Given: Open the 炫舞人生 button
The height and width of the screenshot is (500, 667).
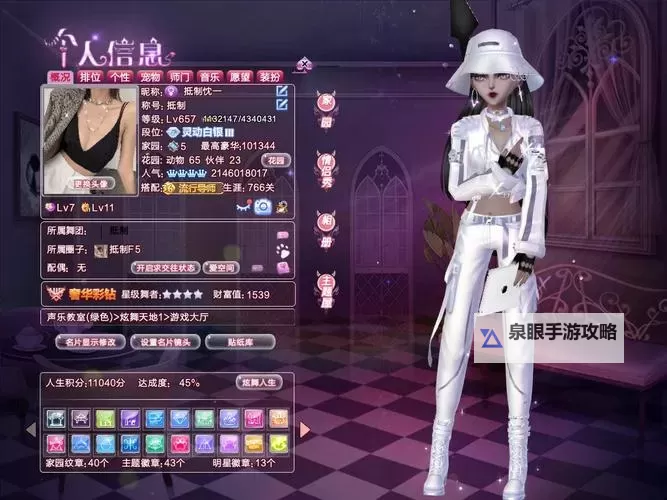Looking at the screenshot, I should coord(259,382).
